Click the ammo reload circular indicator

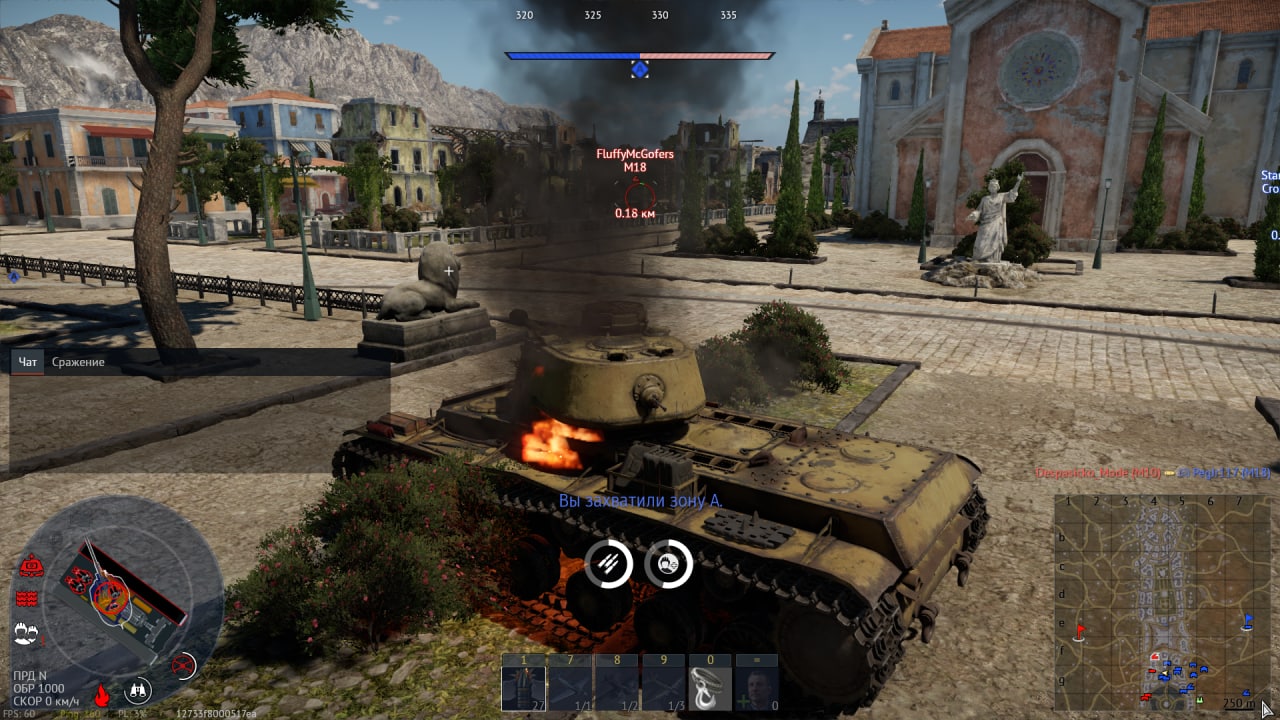(609, 563)
